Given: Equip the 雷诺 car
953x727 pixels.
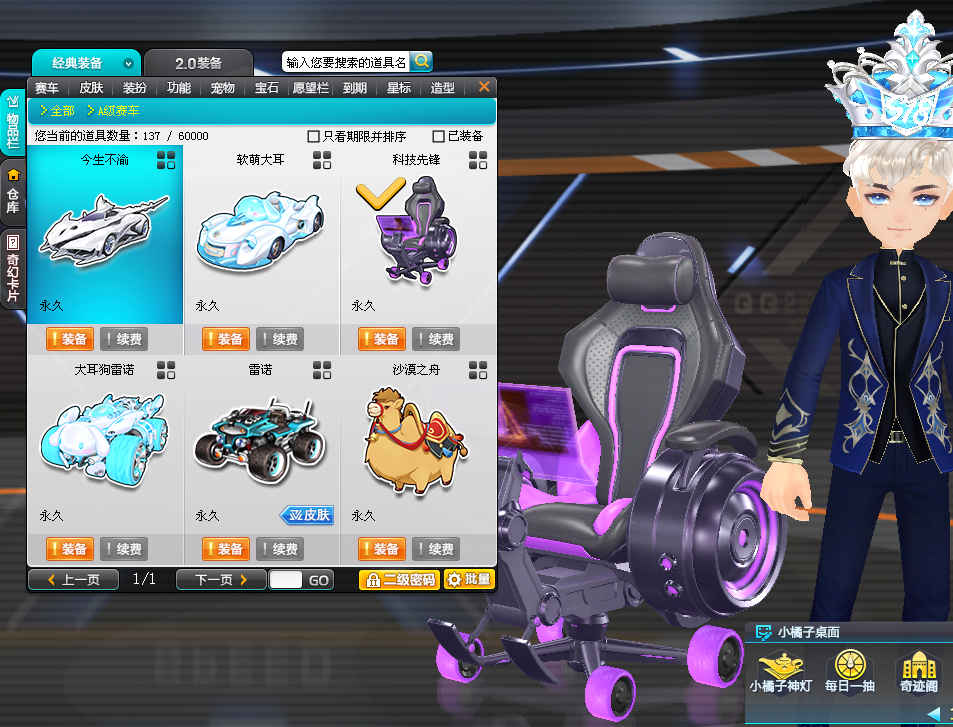Looking at the screenshot, I should (225, 549).
